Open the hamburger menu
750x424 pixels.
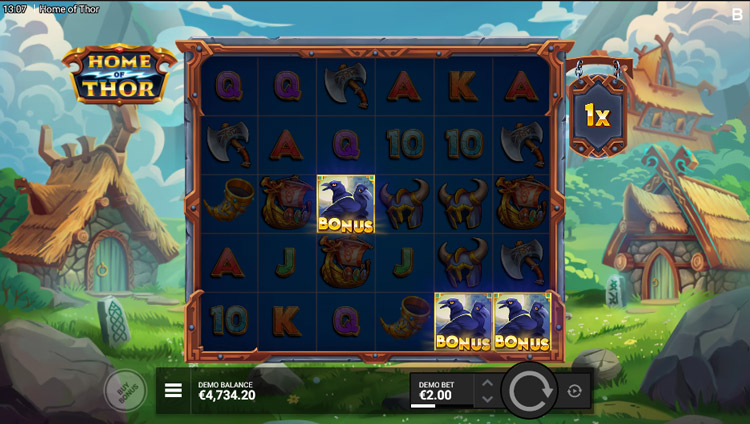point(173,390)
